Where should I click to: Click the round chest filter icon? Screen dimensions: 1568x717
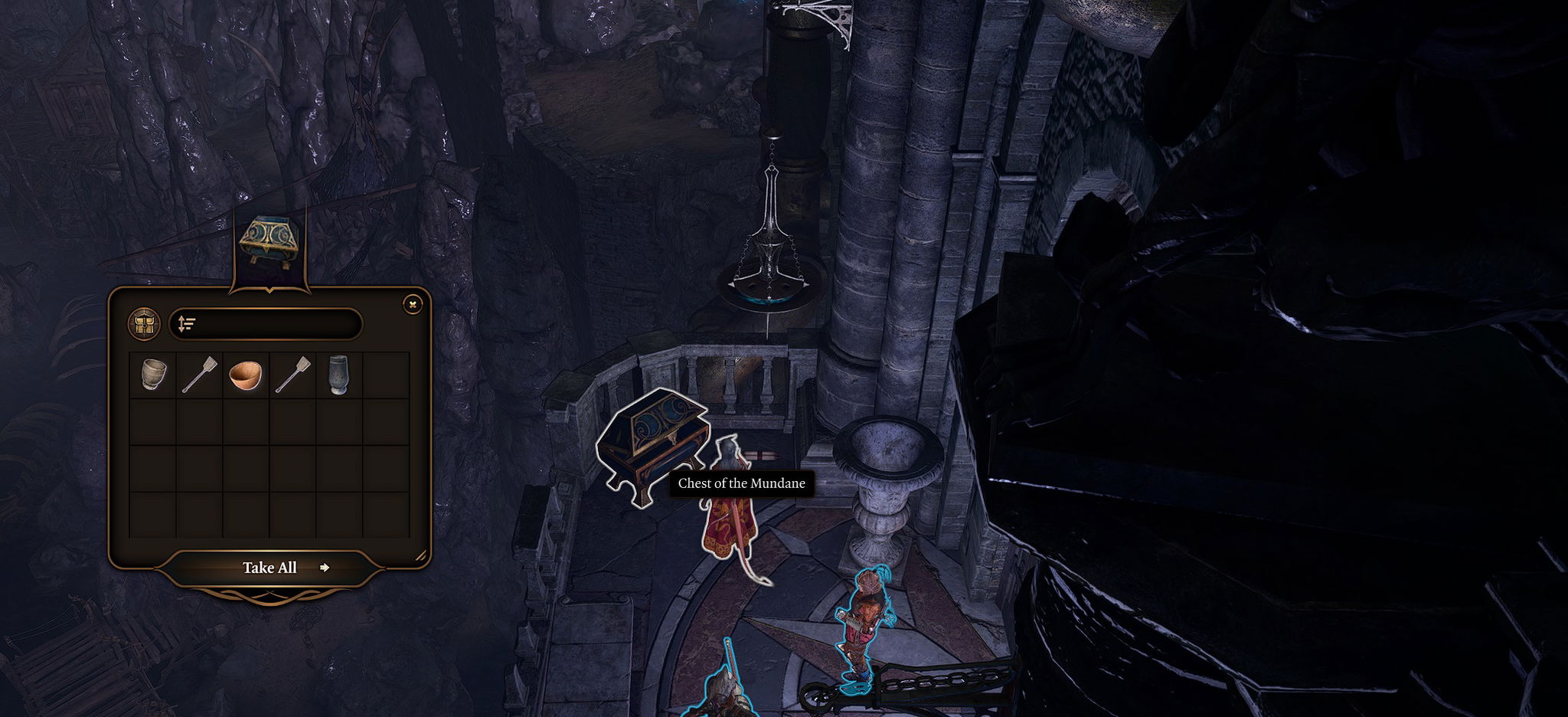click(x=144, y=324)
